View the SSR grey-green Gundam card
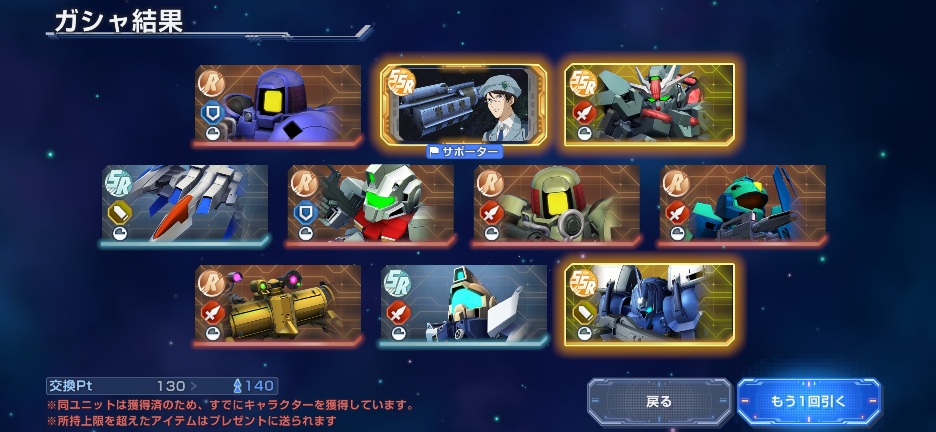 (649, 105)
